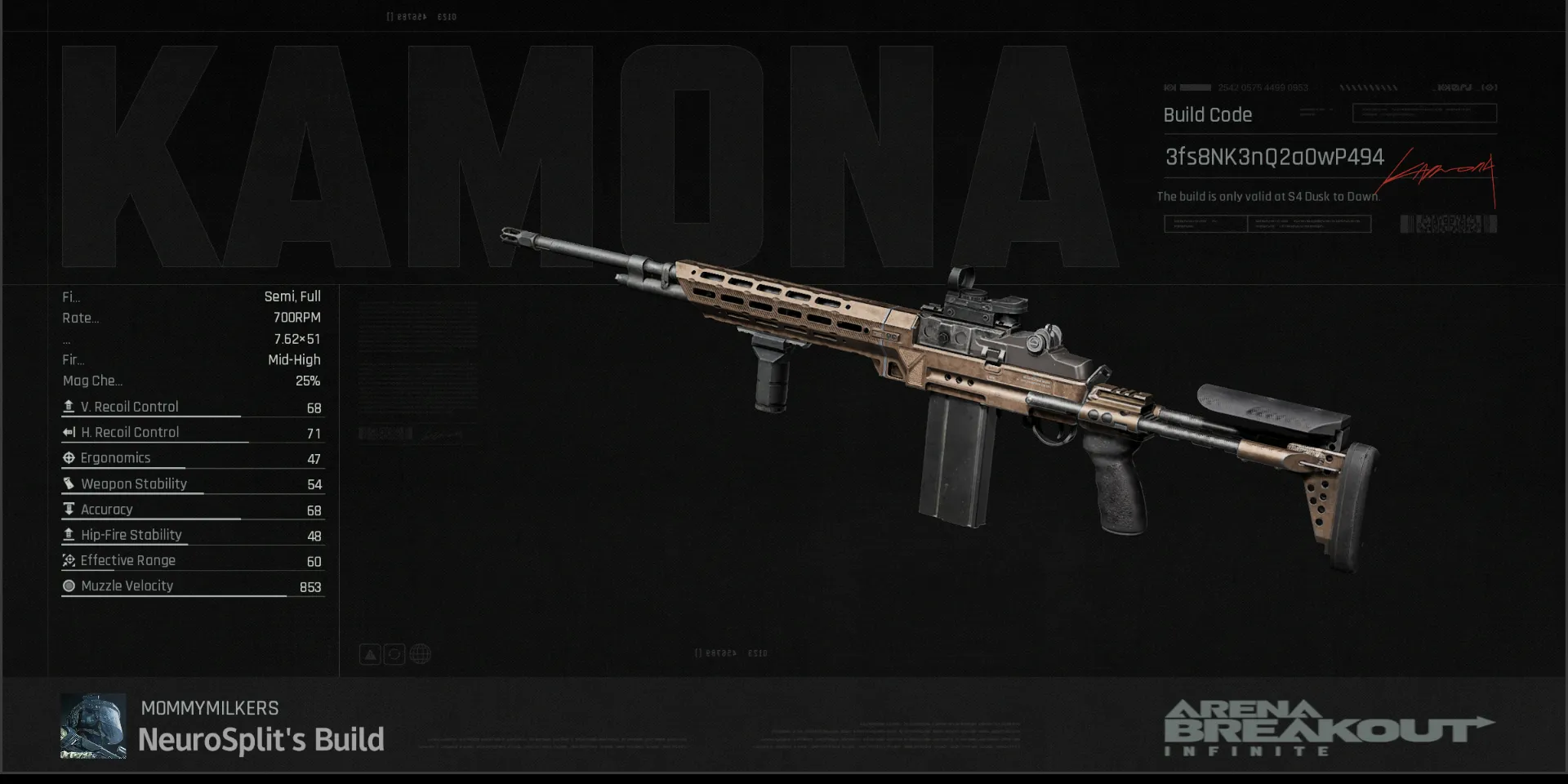The image size is (1568, 784).
Task: Click the Muzzle Velocity circle icon
Action: (69, 586)
